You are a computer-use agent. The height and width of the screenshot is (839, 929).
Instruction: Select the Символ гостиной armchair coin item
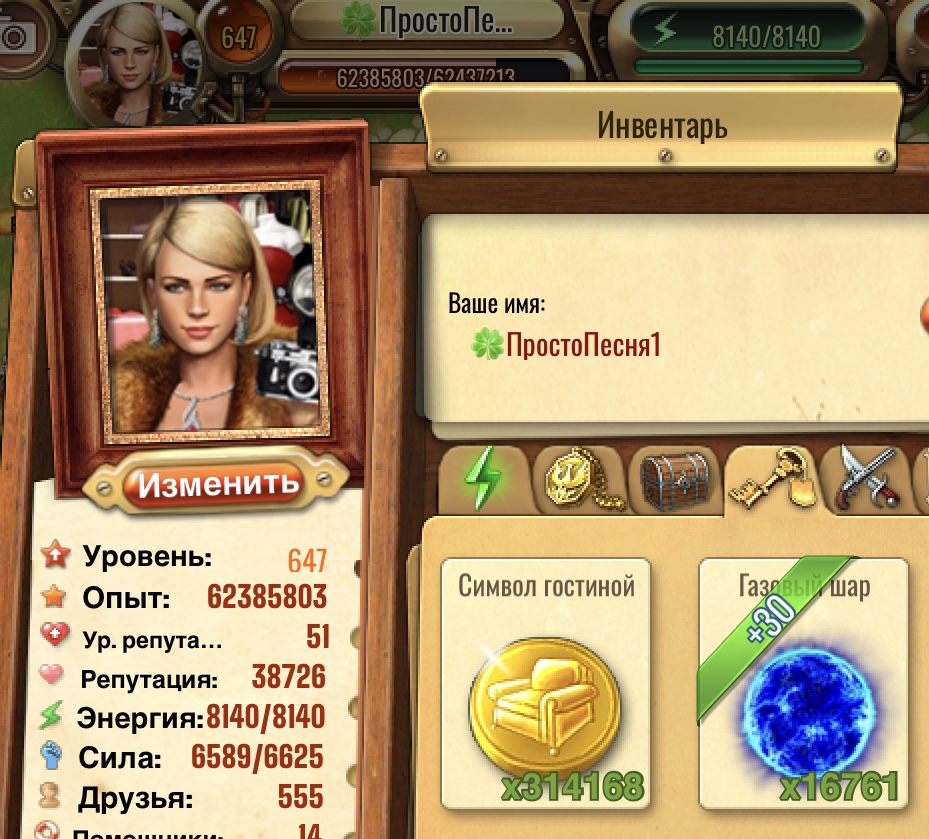[545, 683]
